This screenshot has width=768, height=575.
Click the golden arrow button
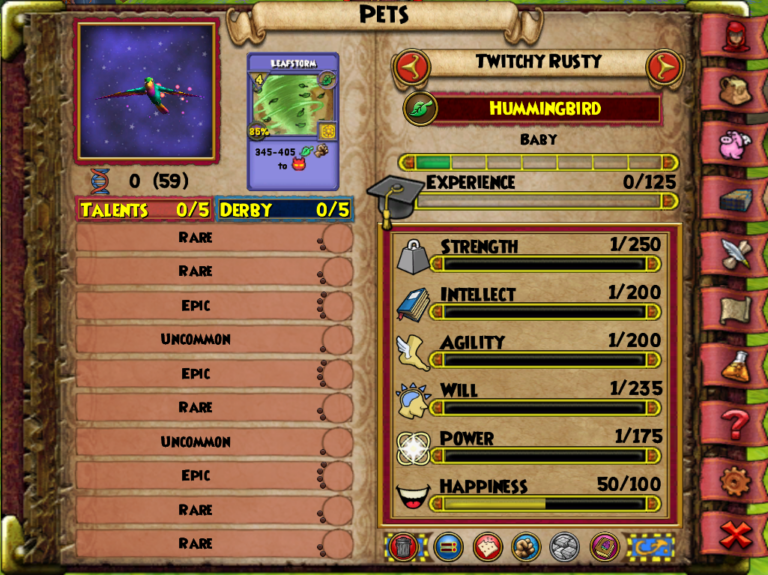(x=650, y=546)
